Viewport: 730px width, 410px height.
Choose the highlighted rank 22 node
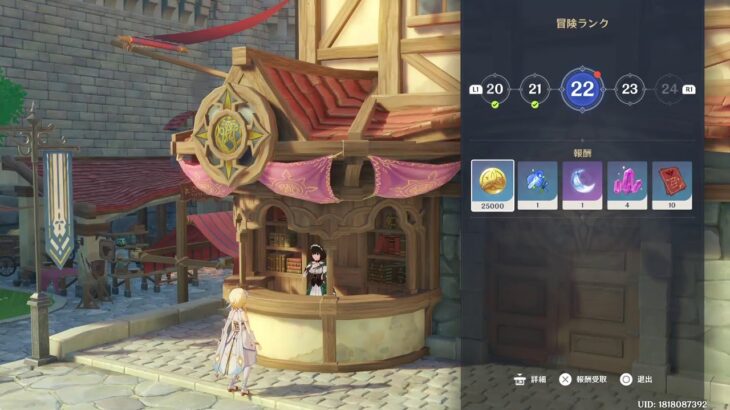coord(582,89)
